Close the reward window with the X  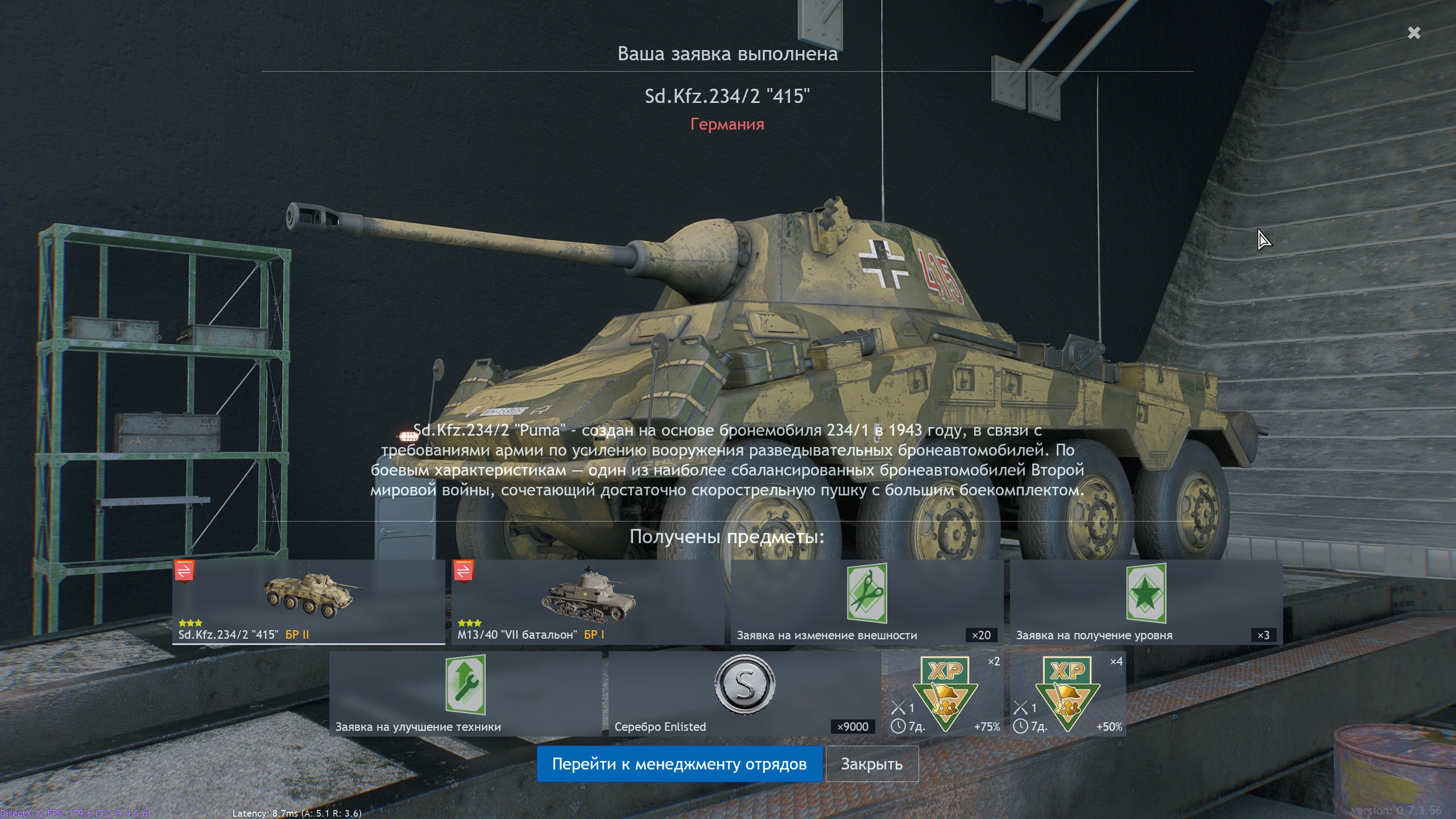[1414, 33]
